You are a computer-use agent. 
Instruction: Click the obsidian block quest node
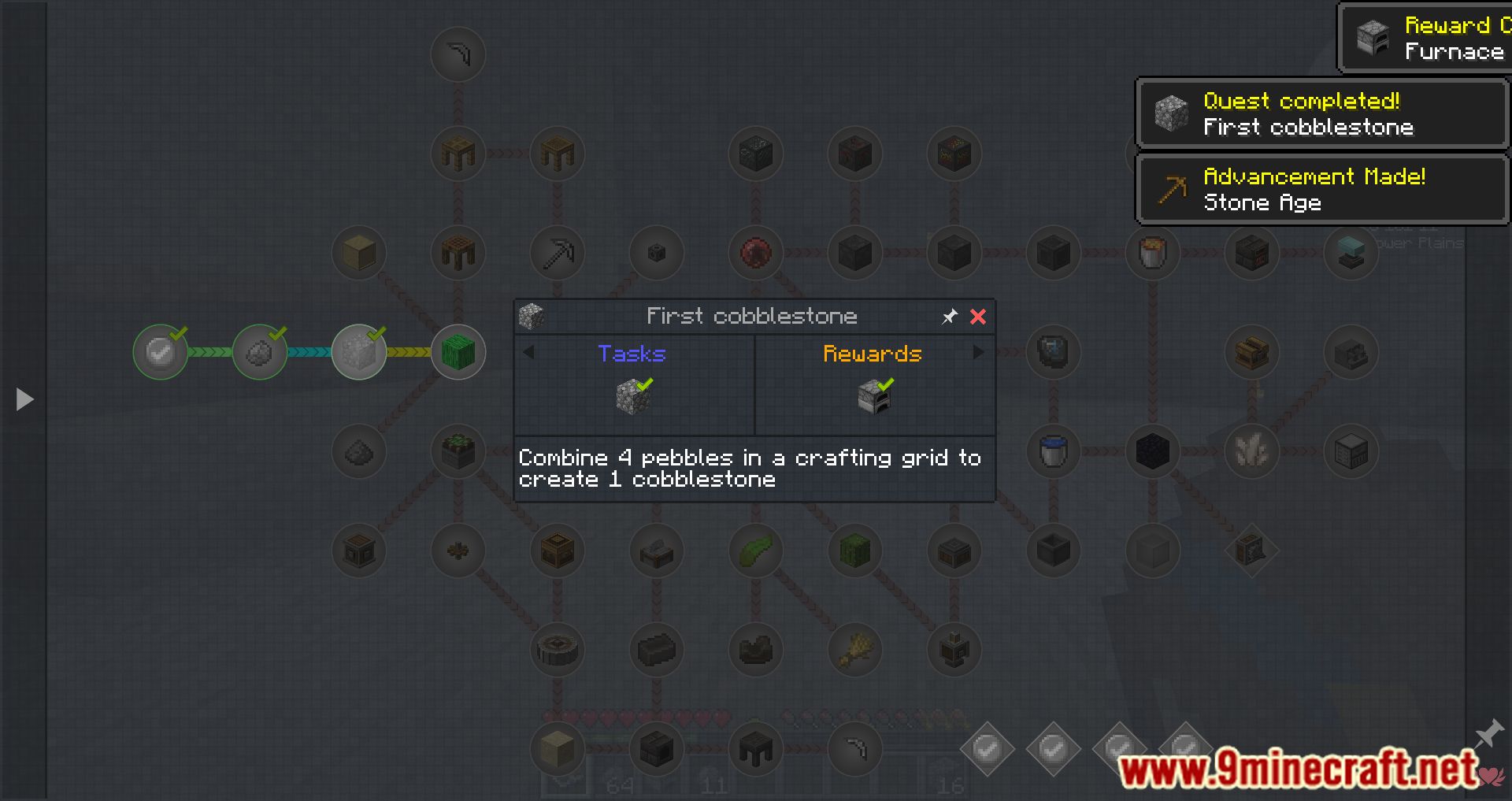1153,451
